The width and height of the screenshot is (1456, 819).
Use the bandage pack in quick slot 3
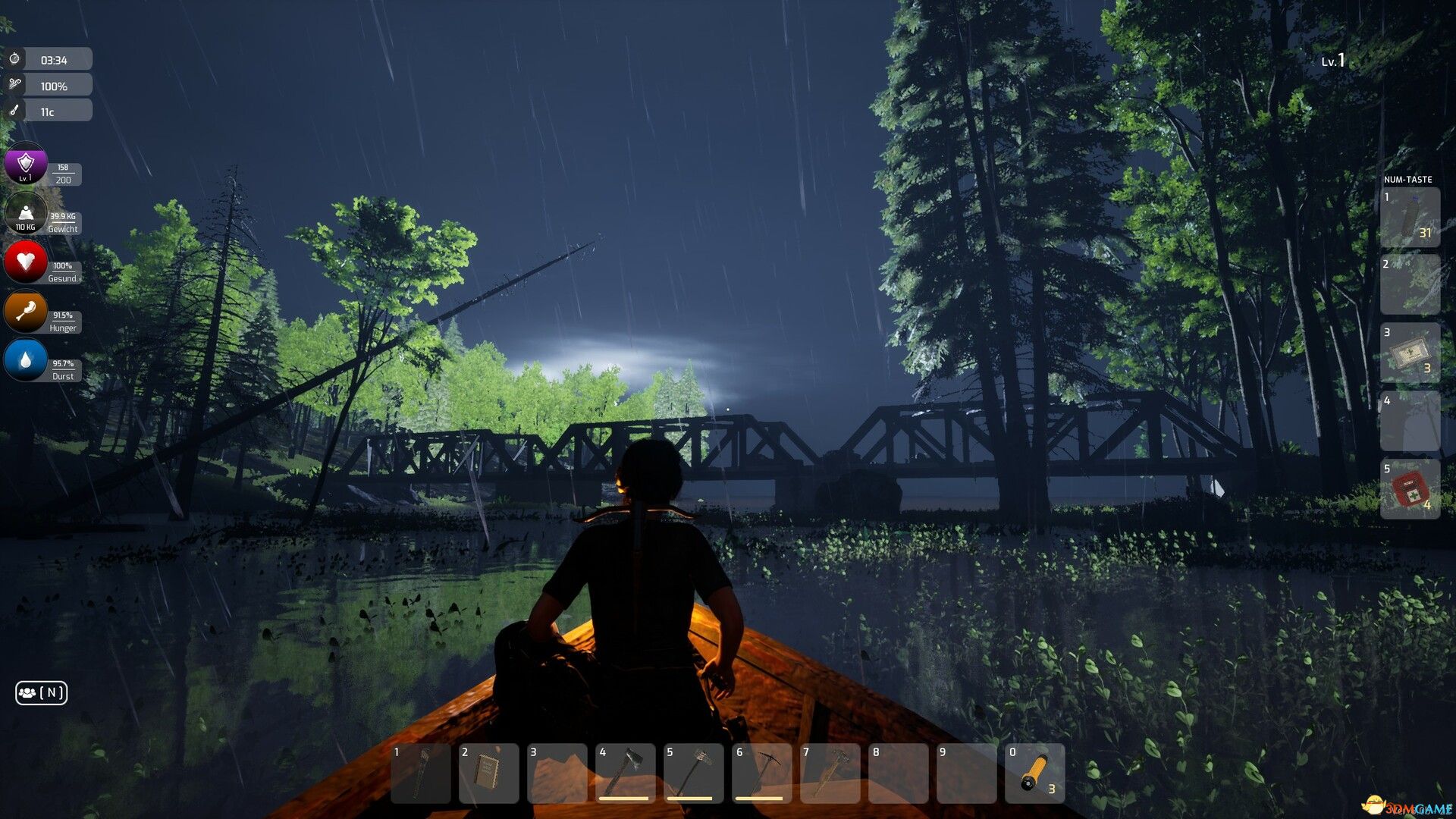coord(1410,353)
